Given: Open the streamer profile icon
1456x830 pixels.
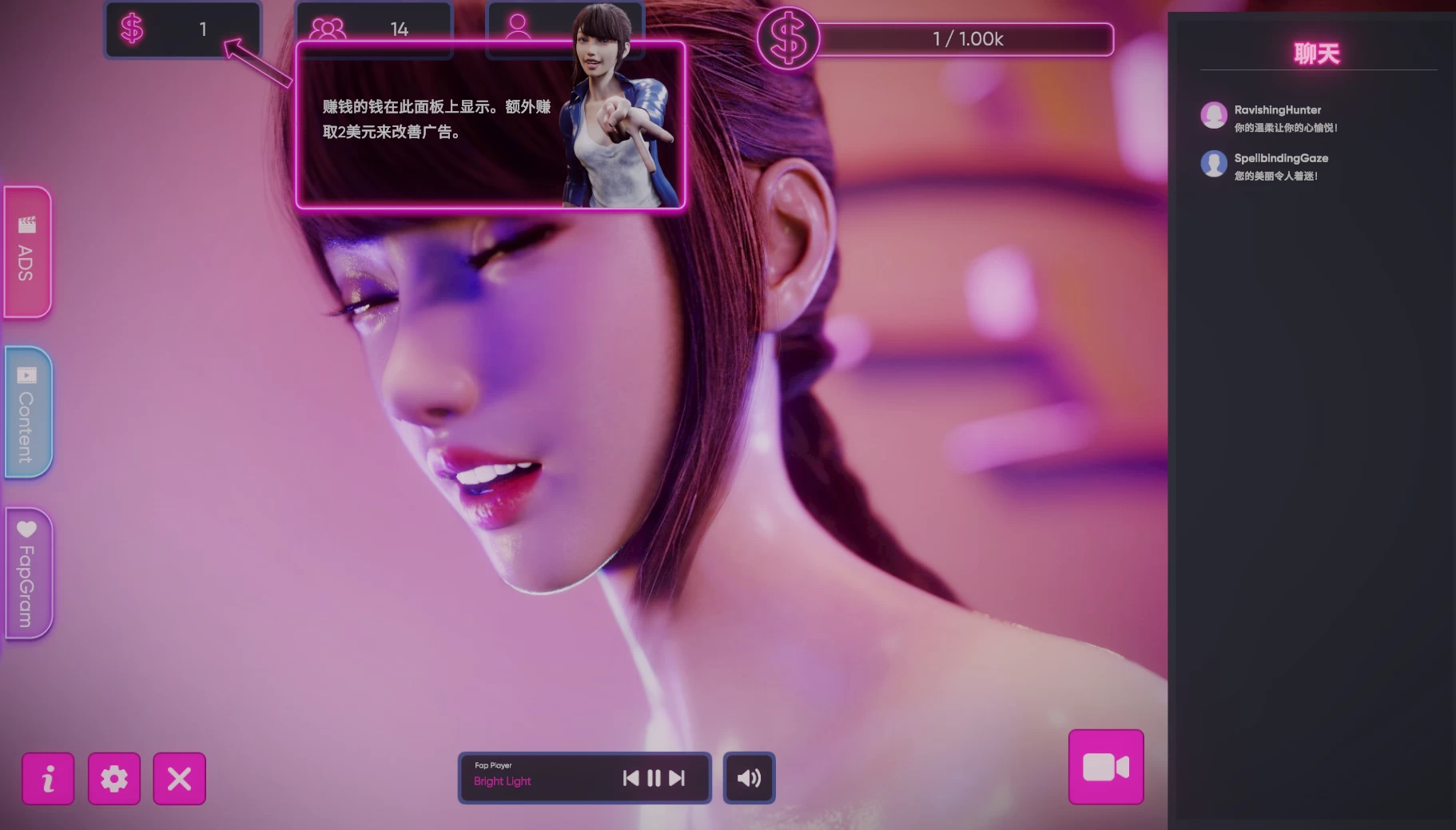Looking at the screenshot, I should [519, 29].
